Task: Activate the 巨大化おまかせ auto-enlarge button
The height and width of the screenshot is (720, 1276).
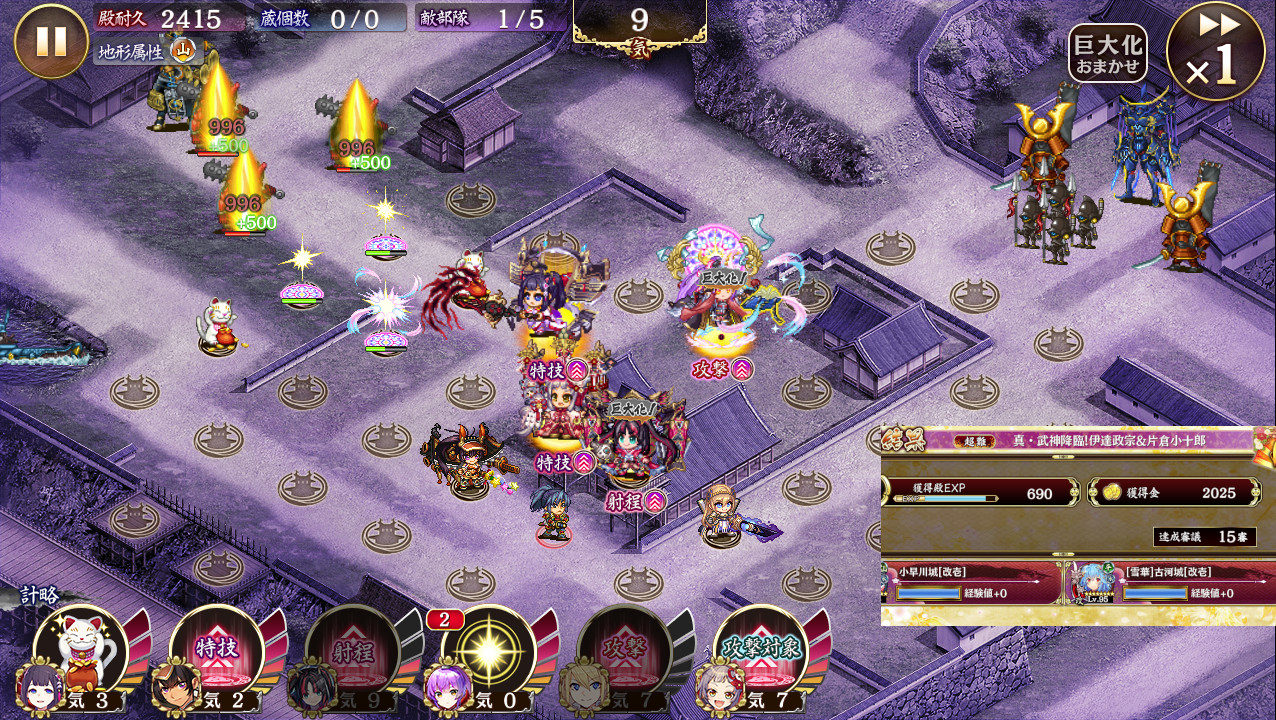Action: coord(1107,53)
